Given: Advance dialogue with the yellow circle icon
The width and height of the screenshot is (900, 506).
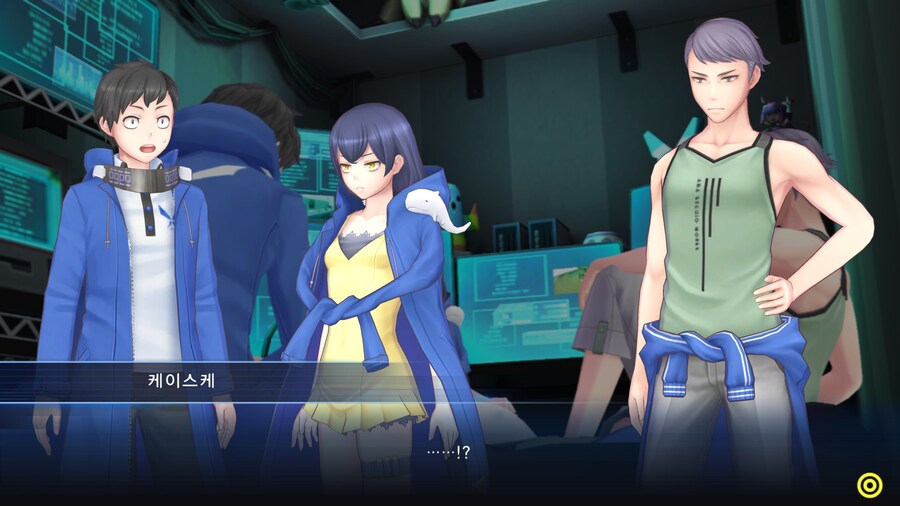Looking at the screenshot, I should coord(870,485).
